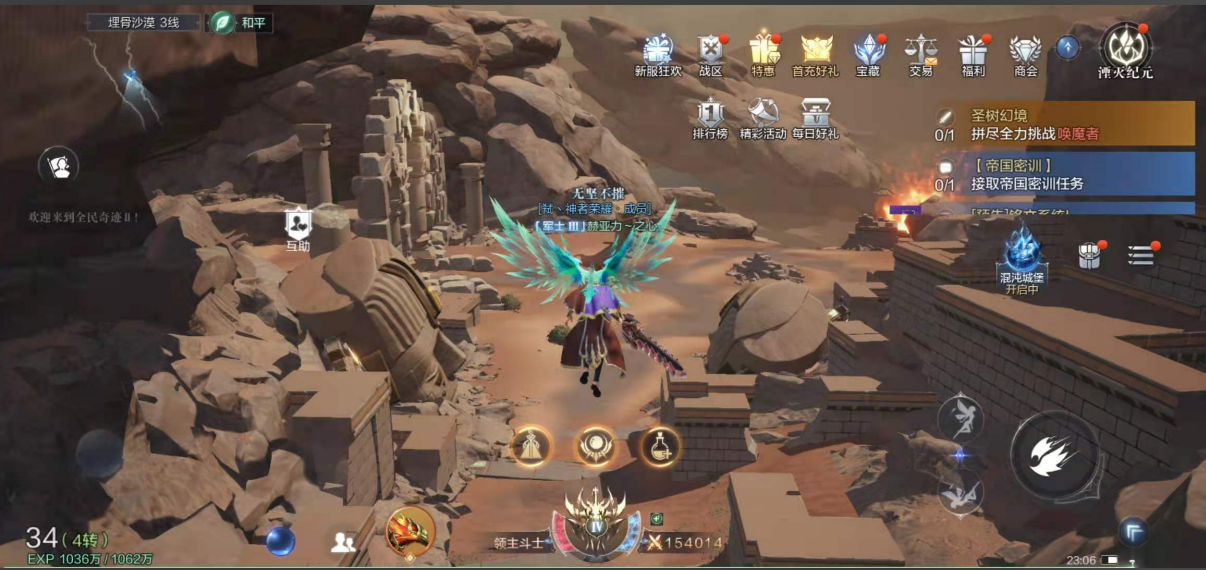This screenshot has height=570, width=1206.
Task: Open the 宝藏 treasure menu
Action: pyautogui.click(x=868, y=52)
